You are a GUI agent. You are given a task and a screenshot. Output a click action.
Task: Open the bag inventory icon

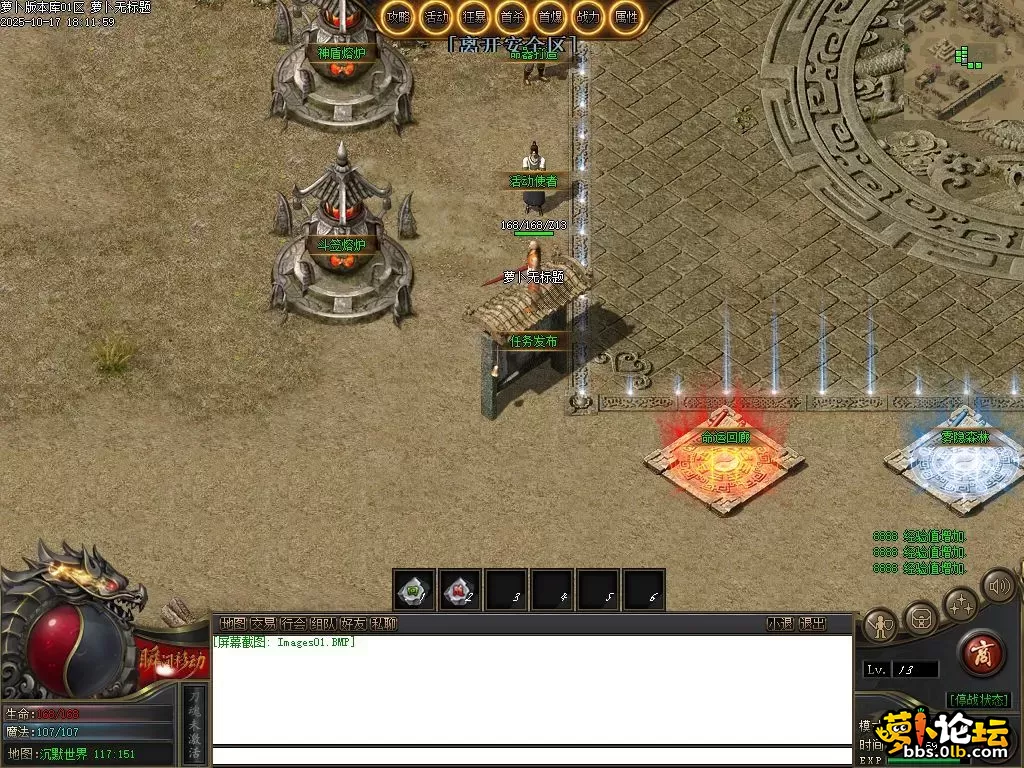(x=921, y=617)
